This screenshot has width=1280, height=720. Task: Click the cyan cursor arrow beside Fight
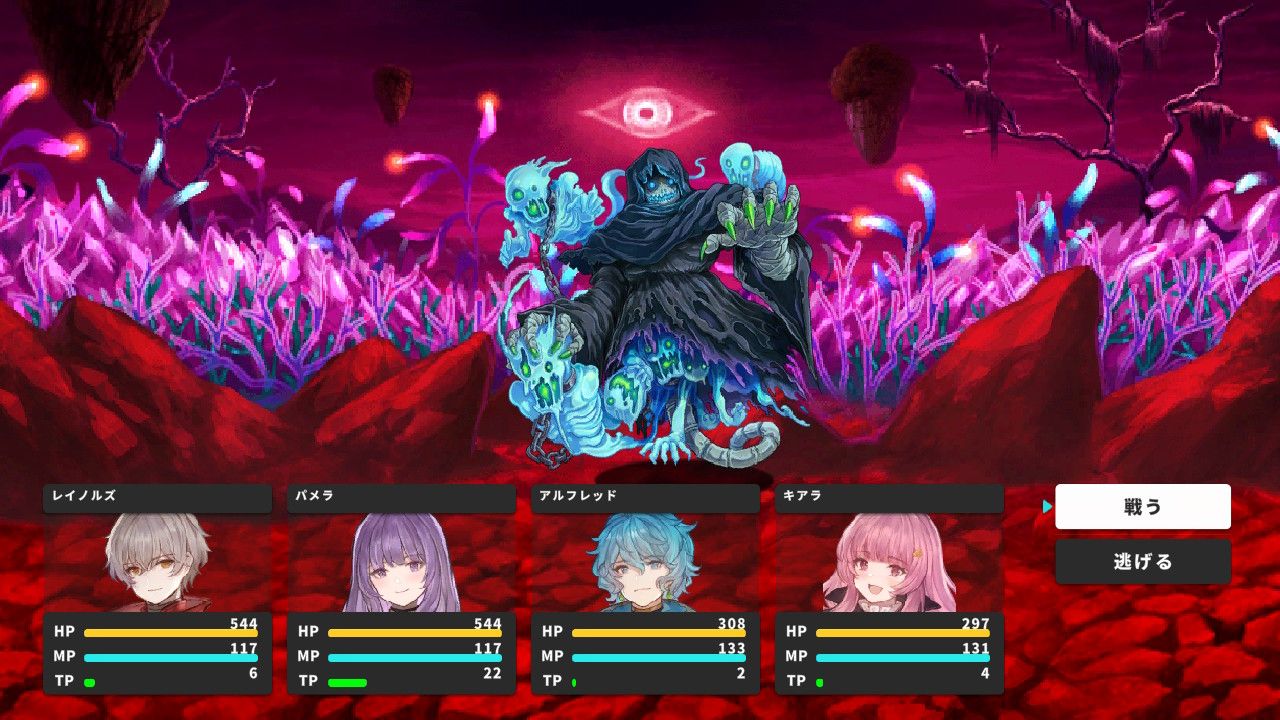[x=1049, y=506]
